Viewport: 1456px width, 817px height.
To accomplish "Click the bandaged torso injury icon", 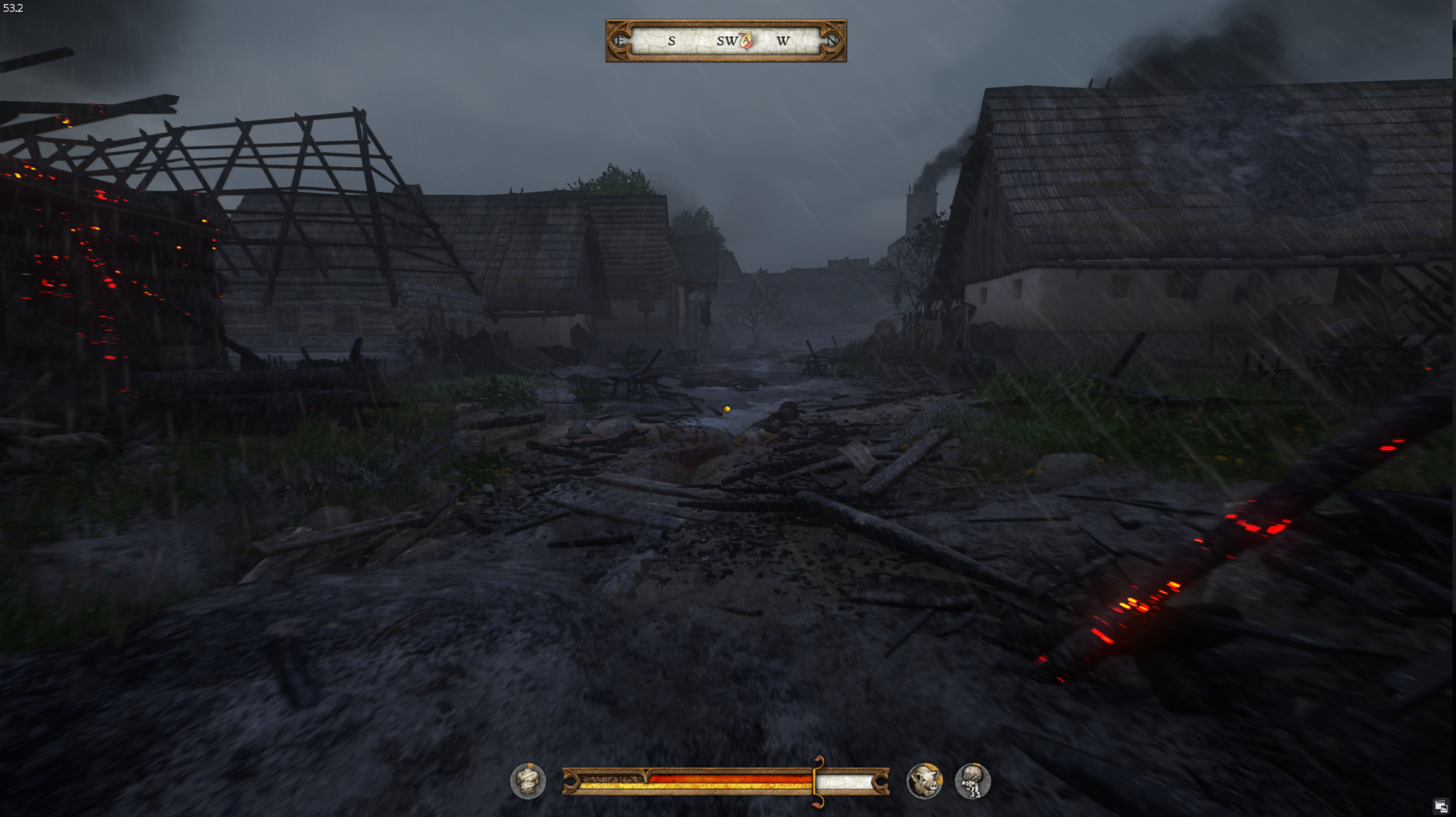I will [528, 781].
